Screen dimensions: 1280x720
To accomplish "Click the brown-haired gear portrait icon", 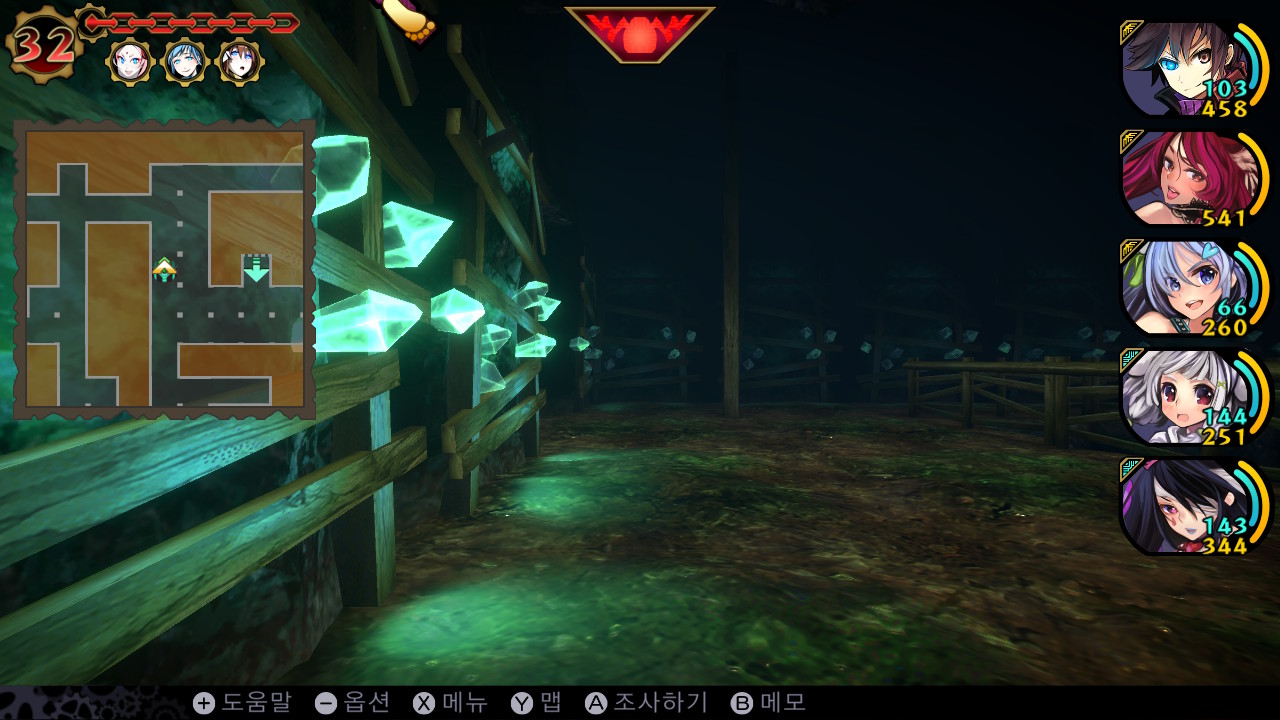I will [240, 62].
